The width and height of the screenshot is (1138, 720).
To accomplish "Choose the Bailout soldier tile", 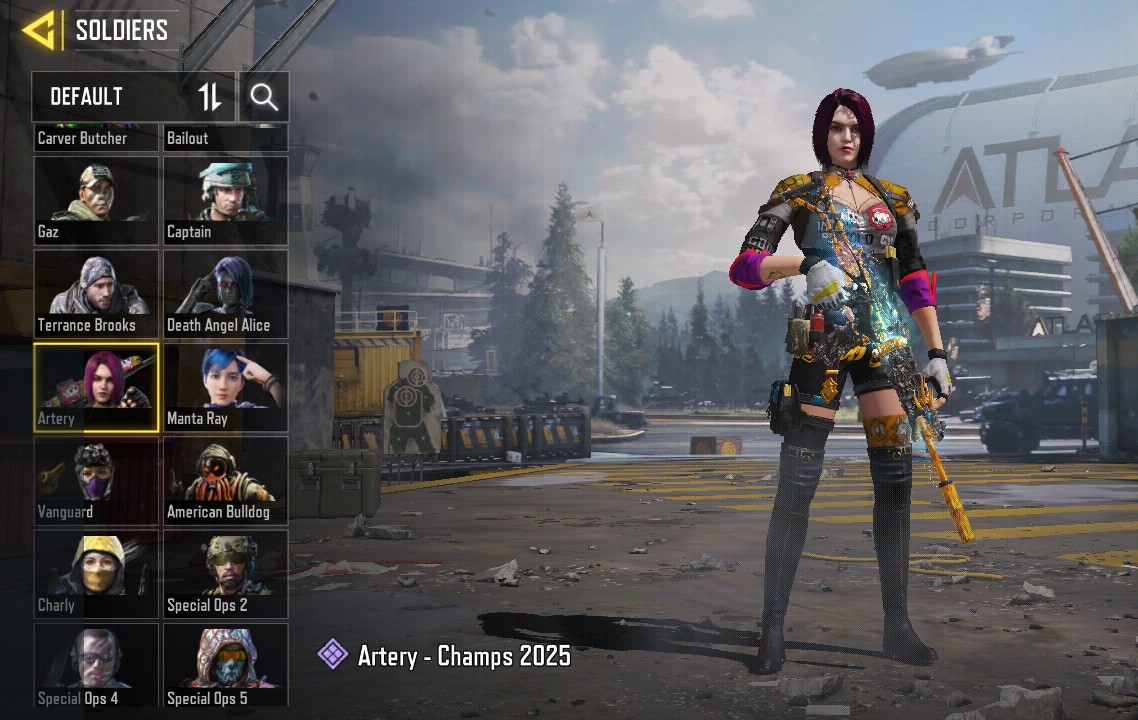I will (225, 138).
